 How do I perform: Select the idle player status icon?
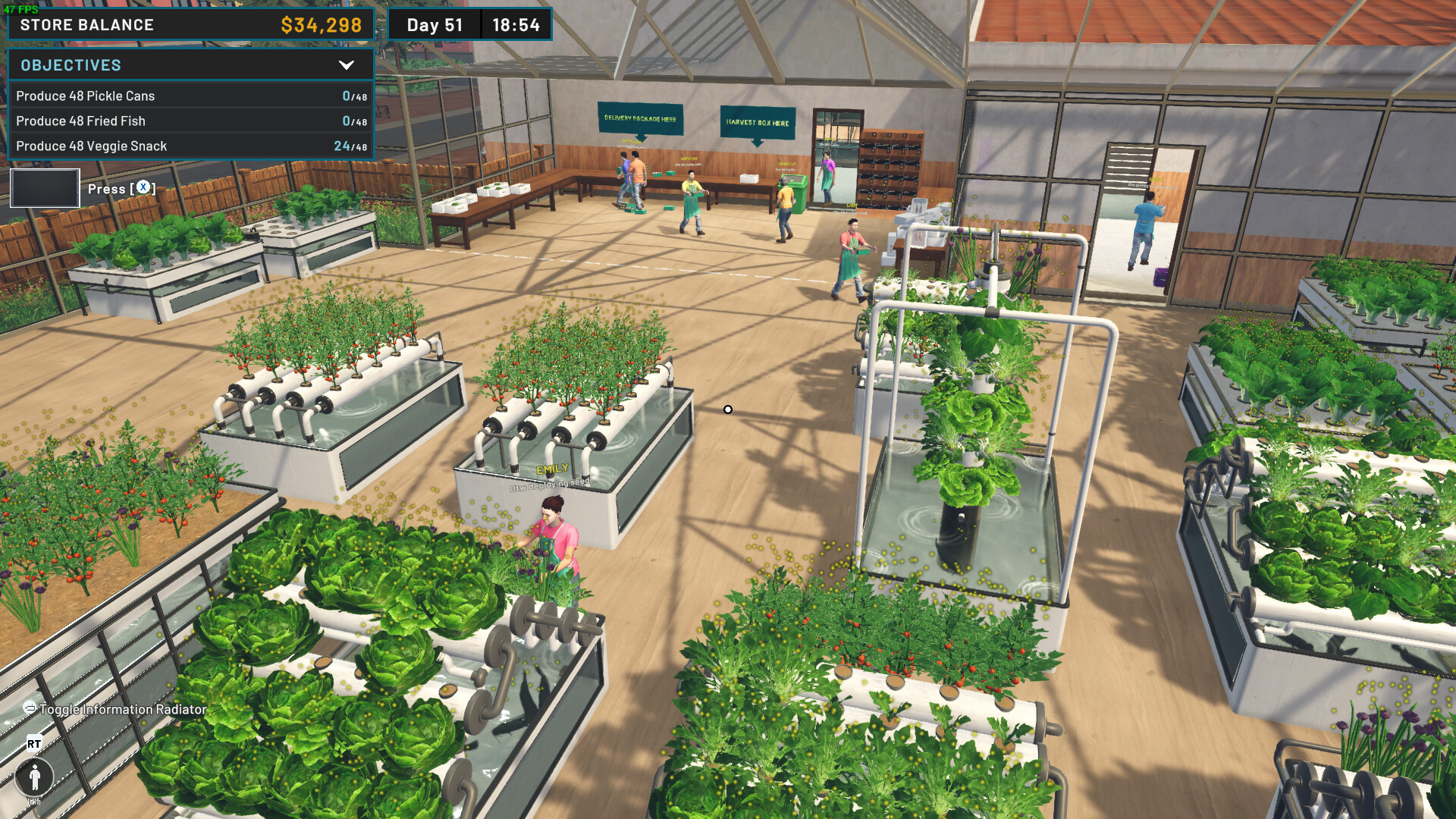pos(34,778)
